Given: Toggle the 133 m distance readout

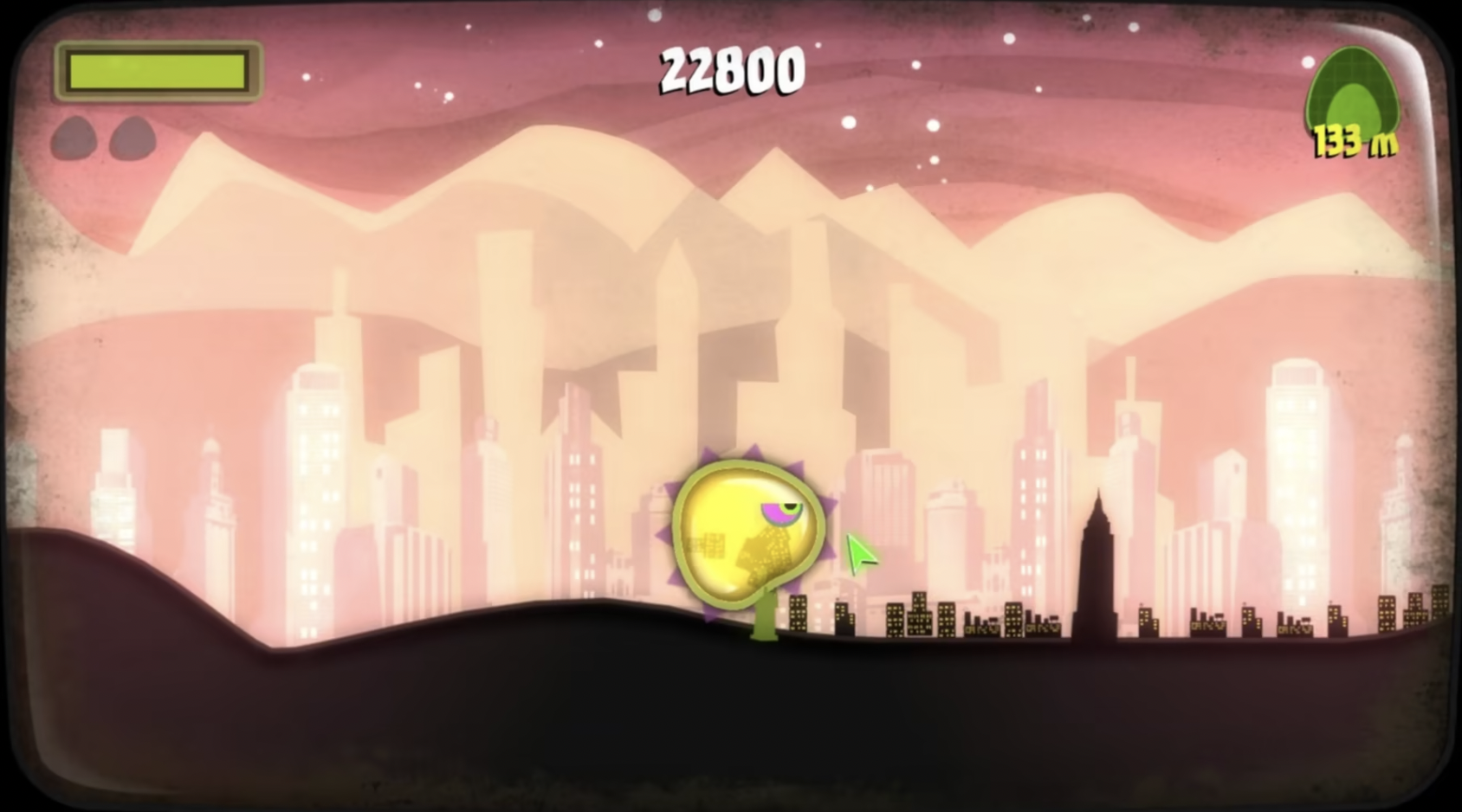Looking at the screenshot, I should tap(1353, 140).
